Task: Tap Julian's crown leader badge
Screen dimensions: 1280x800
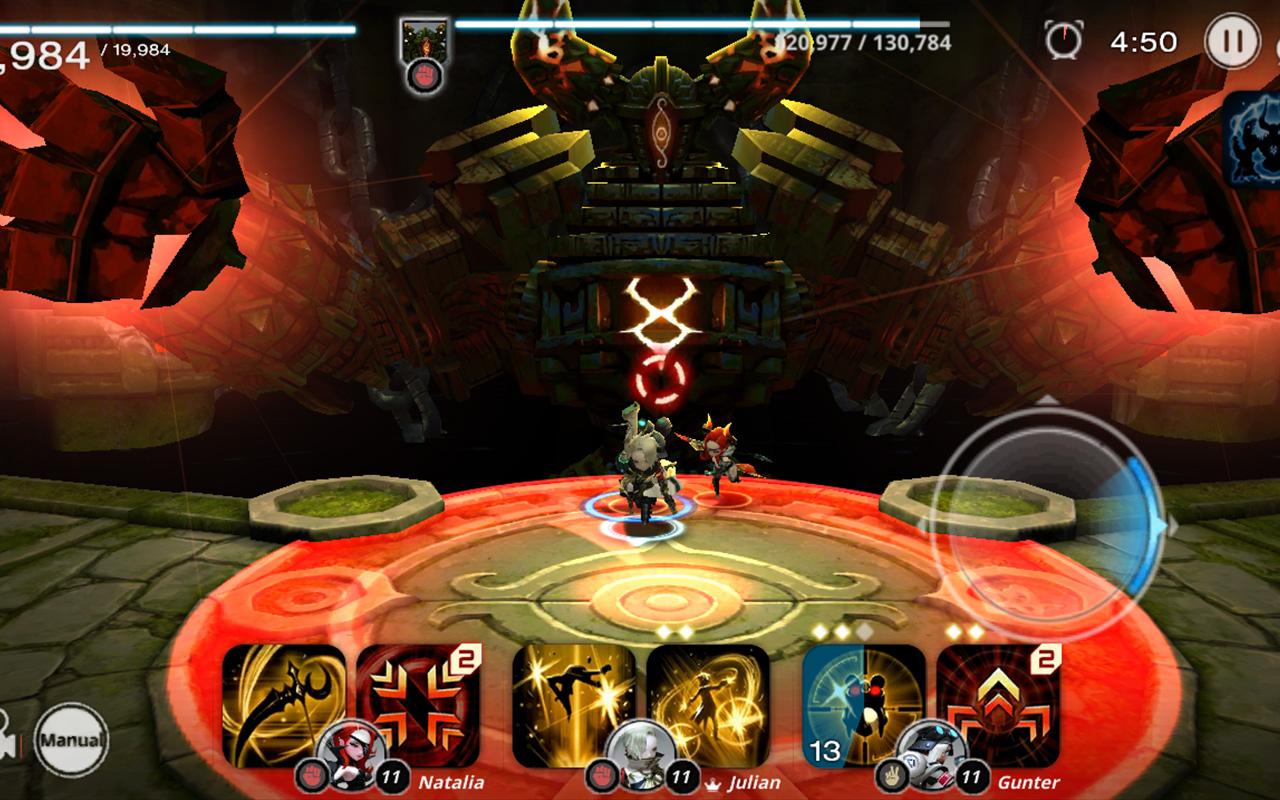Action: (713, 782)
